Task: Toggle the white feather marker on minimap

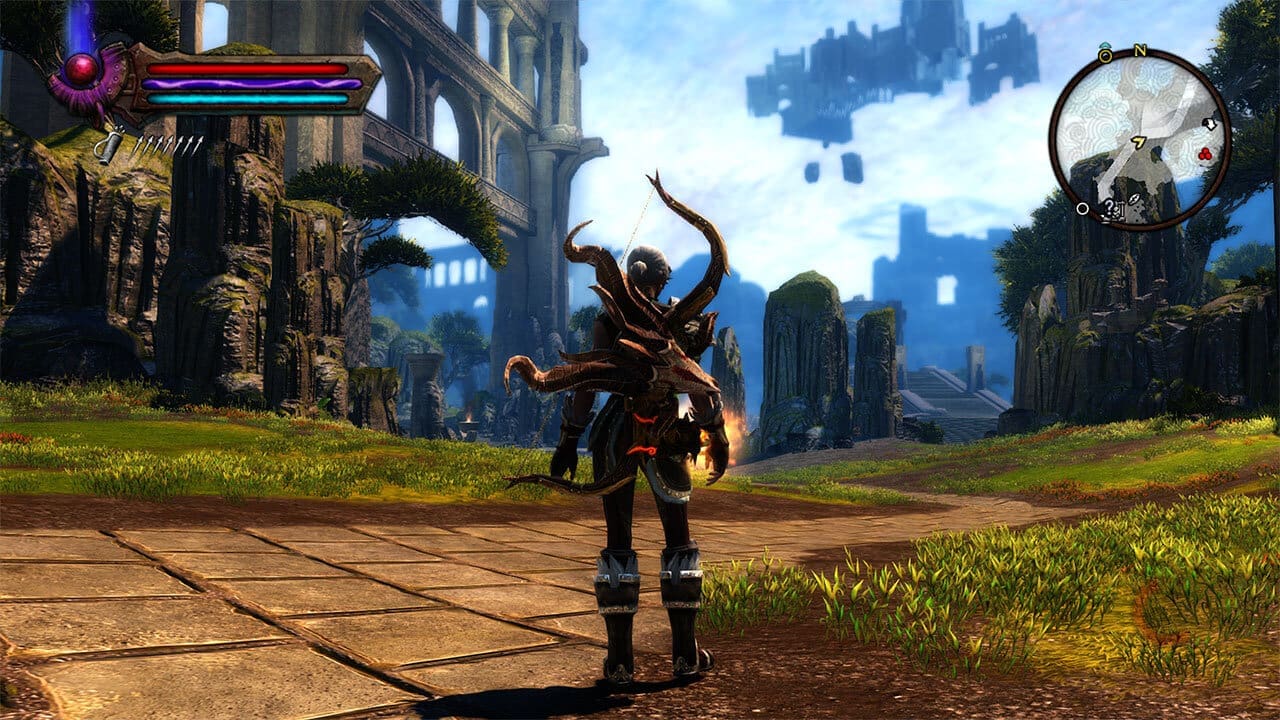Action: pos(1134,199)
